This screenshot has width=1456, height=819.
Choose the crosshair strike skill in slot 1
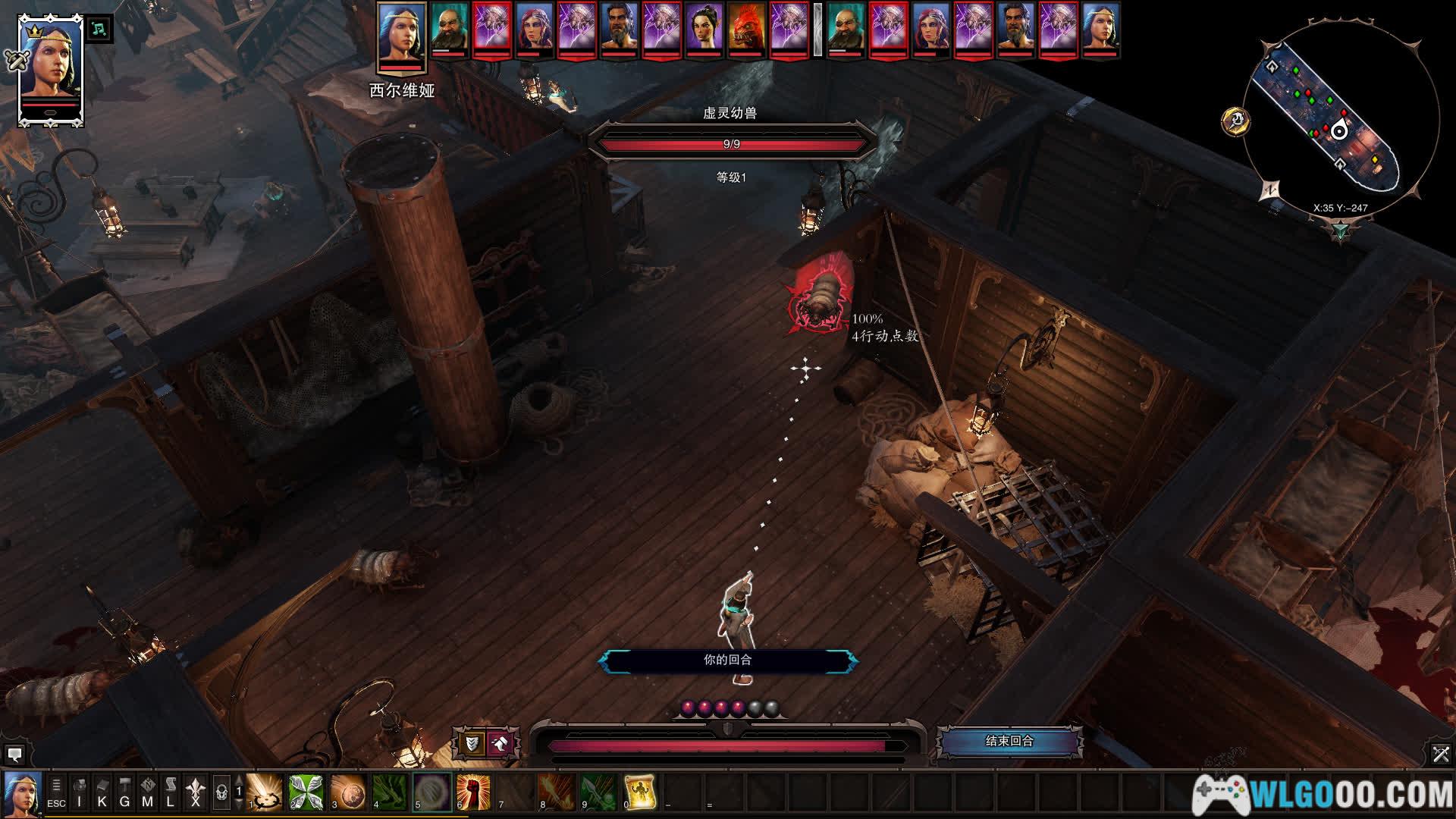[265, 792]
